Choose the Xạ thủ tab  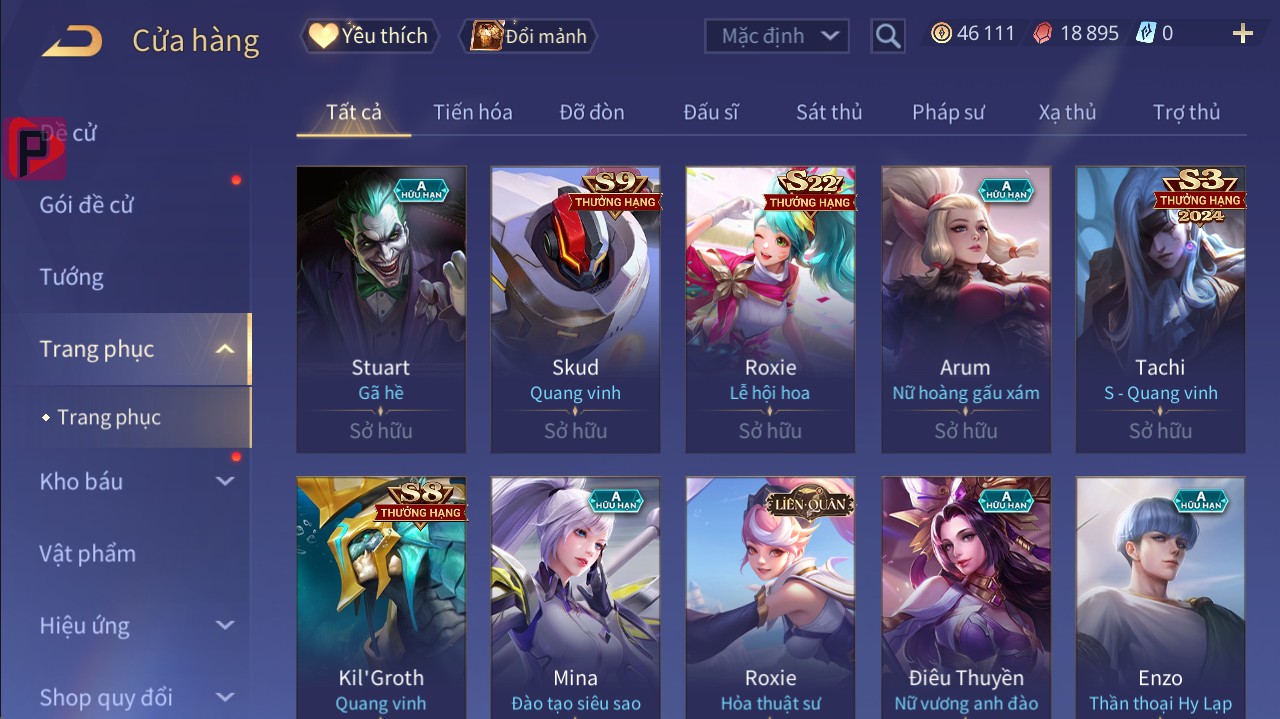tap(1067, 112)
